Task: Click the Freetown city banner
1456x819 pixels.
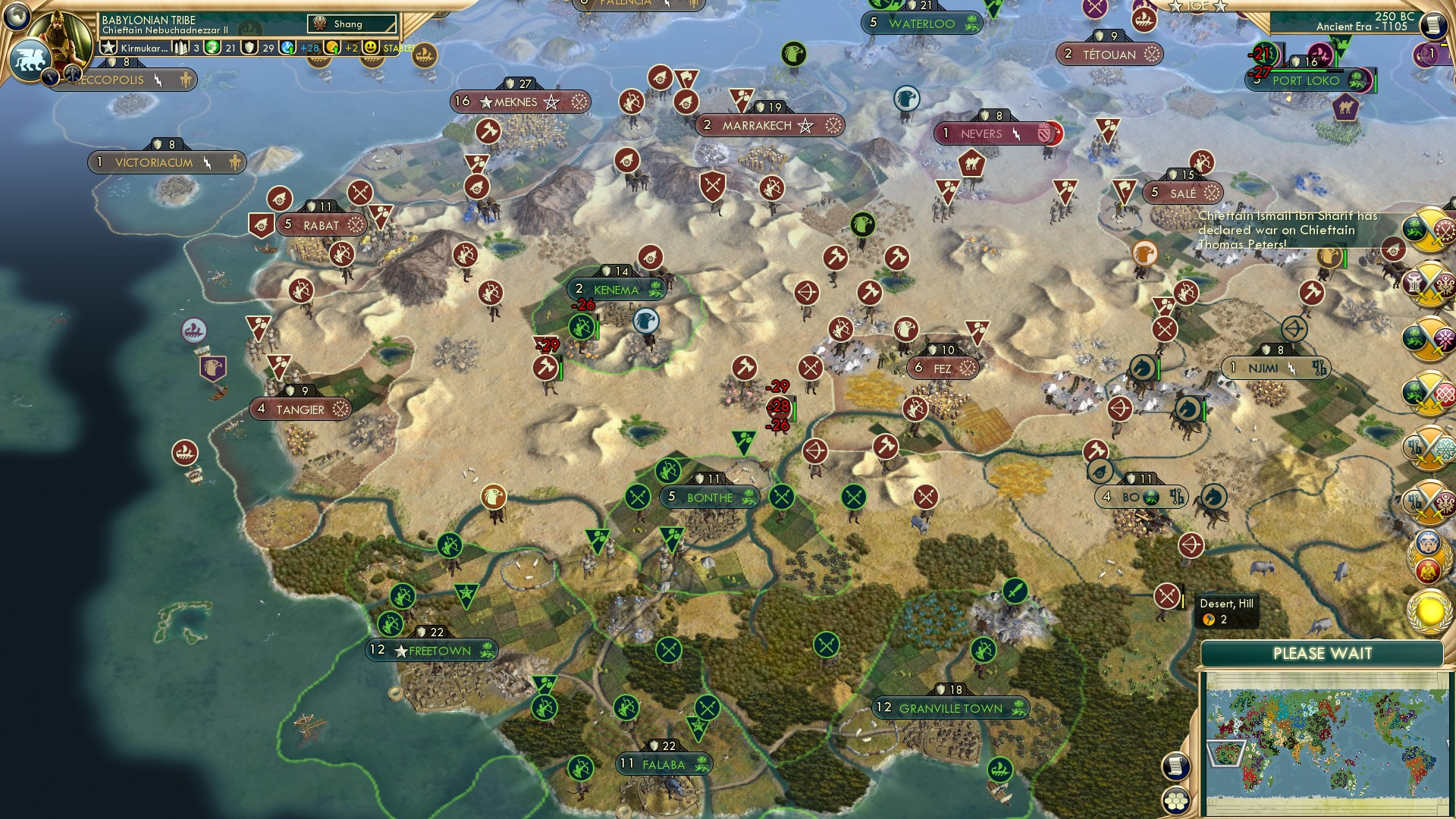Action: (x=431, y=651)
